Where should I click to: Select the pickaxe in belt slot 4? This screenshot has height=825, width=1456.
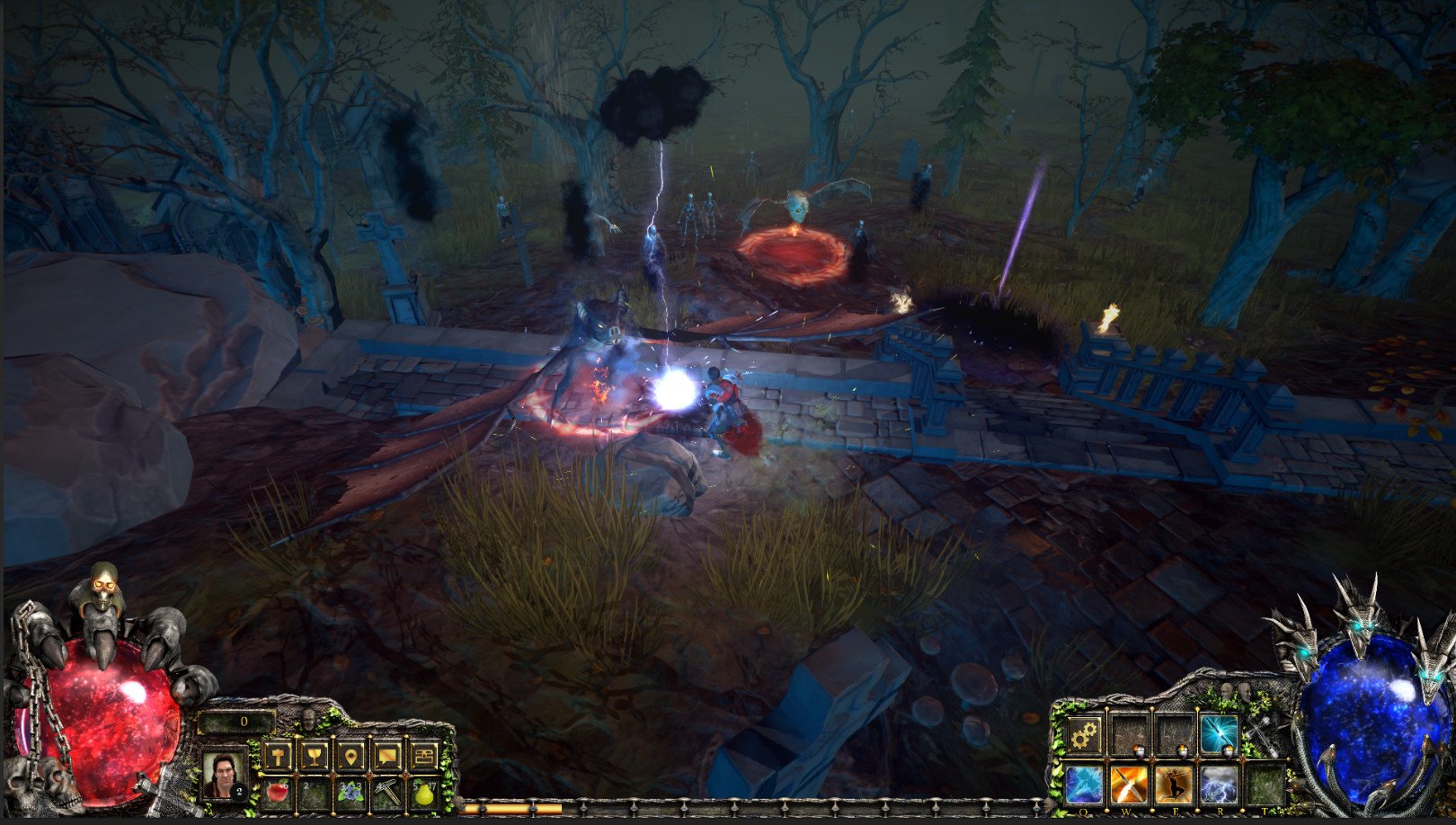[387, 792]
